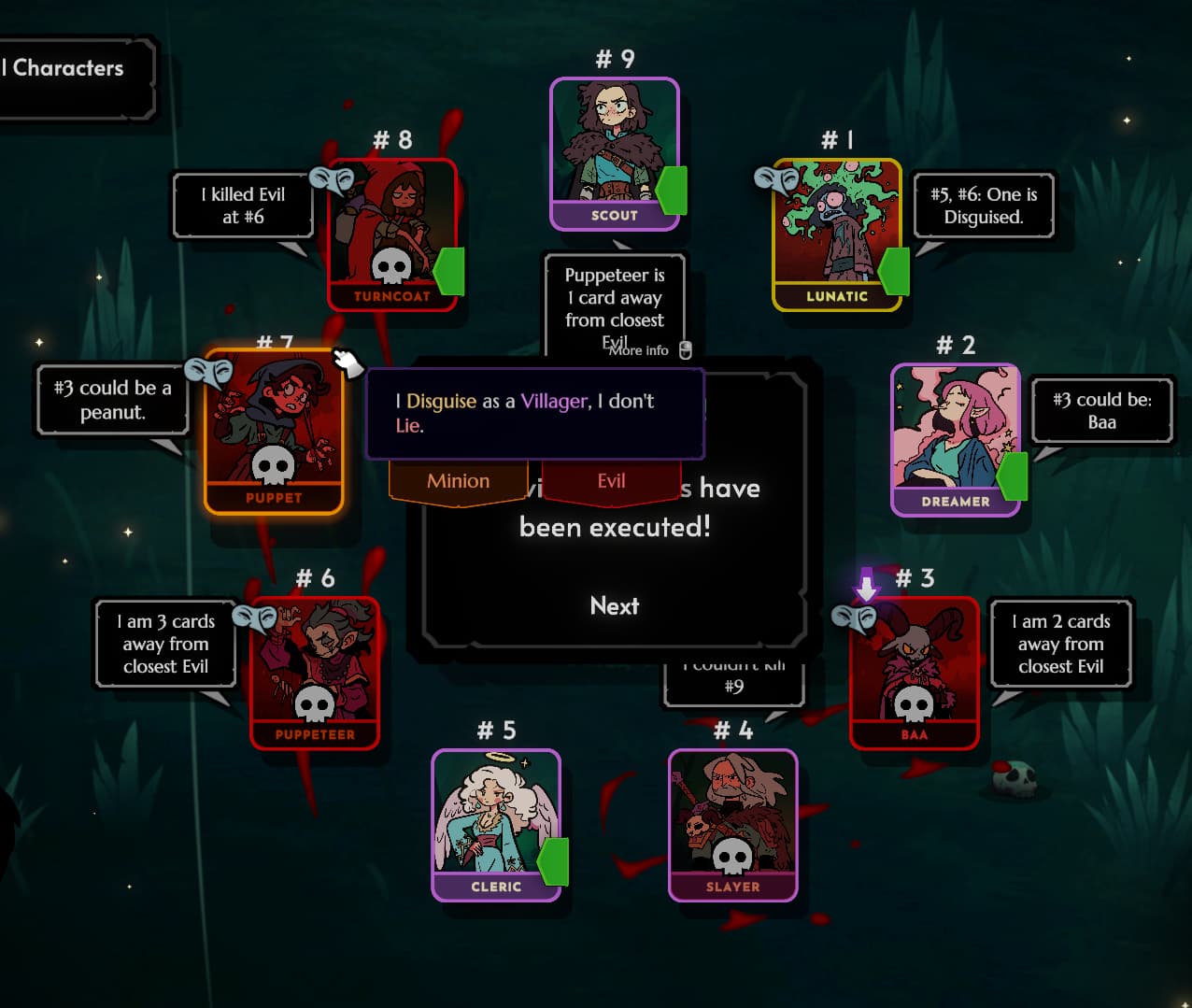Click the Puppet card #7

(x=274, y=432)
